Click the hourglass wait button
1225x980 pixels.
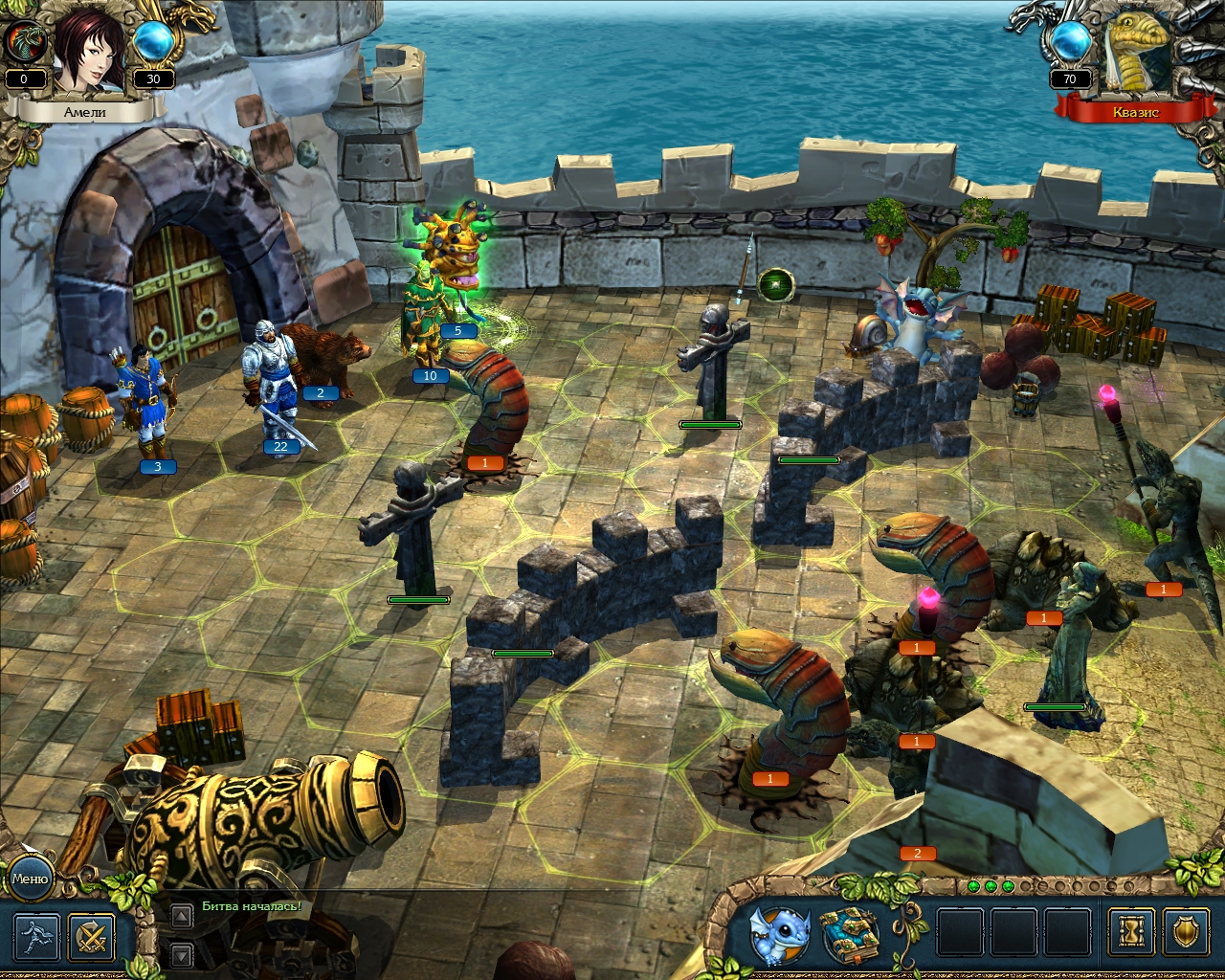1130,931
